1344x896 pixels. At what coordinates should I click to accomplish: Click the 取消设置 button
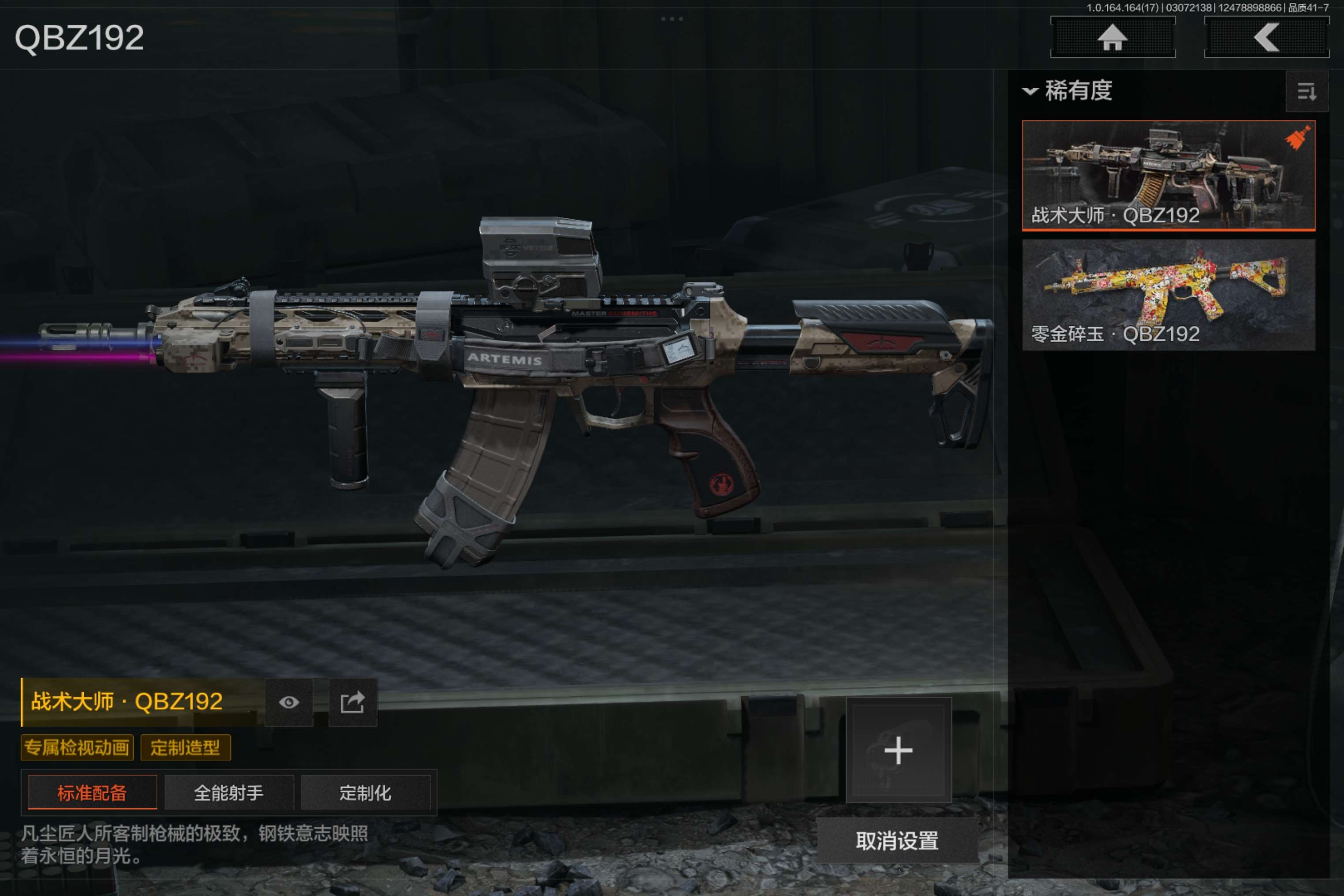(896, 840)
